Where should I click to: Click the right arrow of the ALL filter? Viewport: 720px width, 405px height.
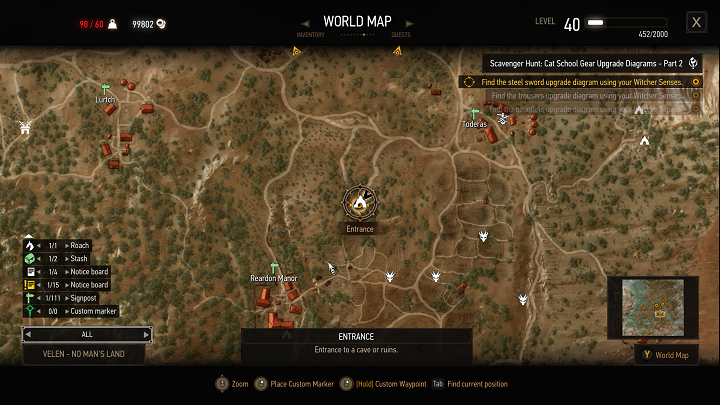click(x=147, y=334)
